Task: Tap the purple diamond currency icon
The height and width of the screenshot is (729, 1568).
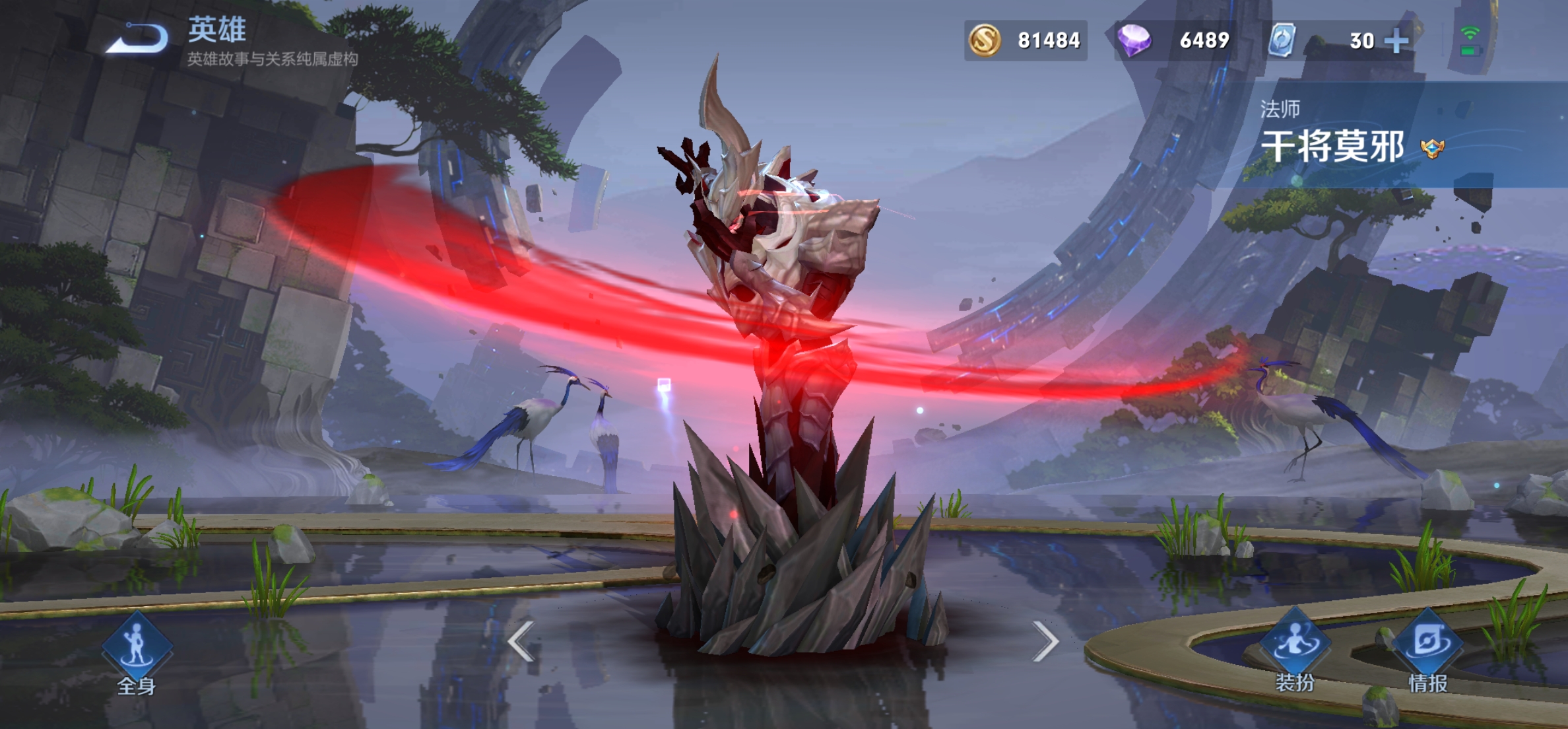Action: click(1134, 40)
